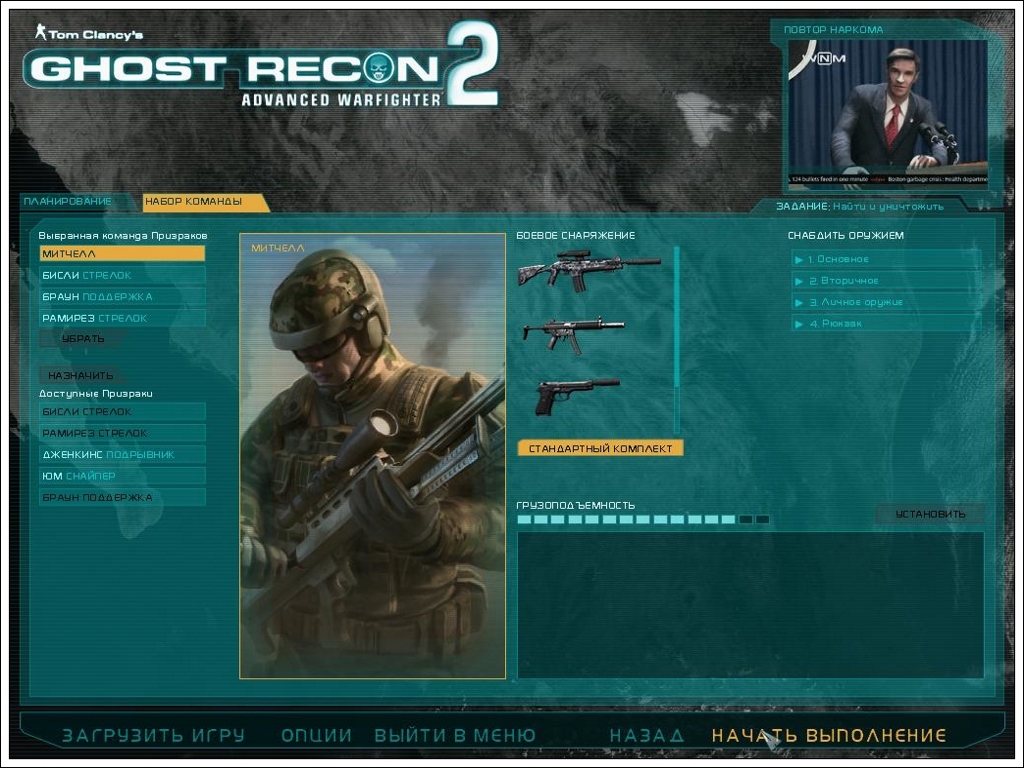Go back with НАЗАД

(x=647, y=736)
